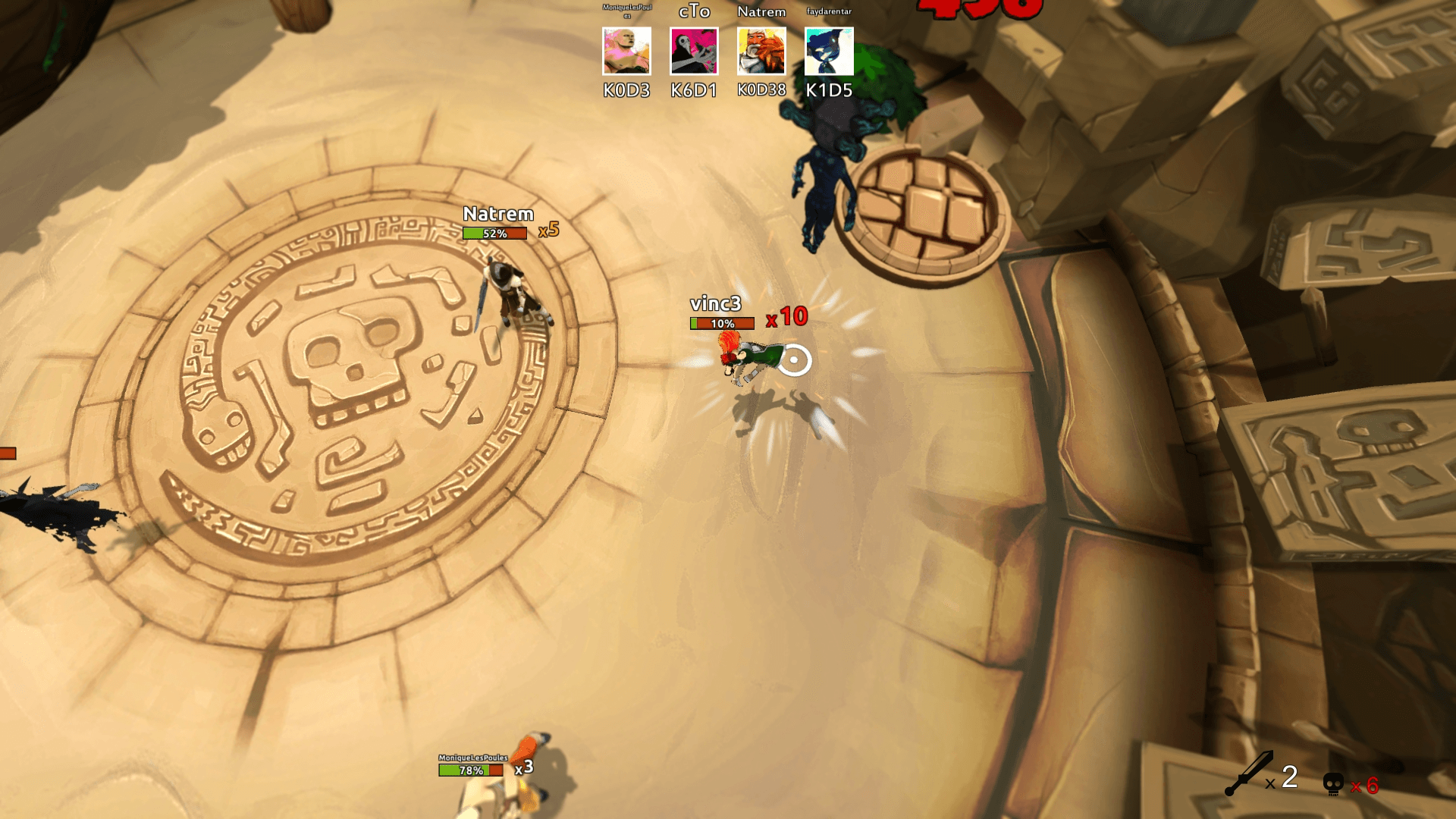Click cTo's plague doctor portrait
The width and height of the screenshot is (1456, 819).
coord(694,52)
